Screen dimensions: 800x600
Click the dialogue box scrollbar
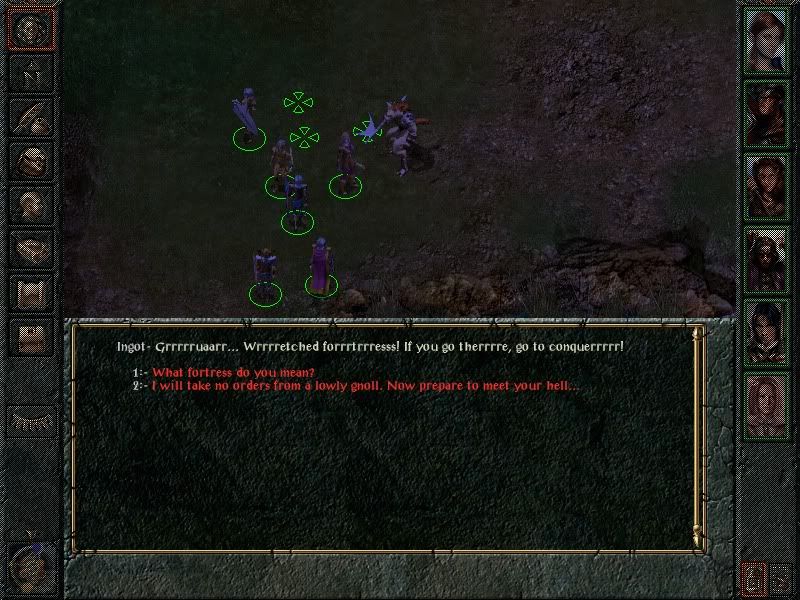click(x=697, y=436)
